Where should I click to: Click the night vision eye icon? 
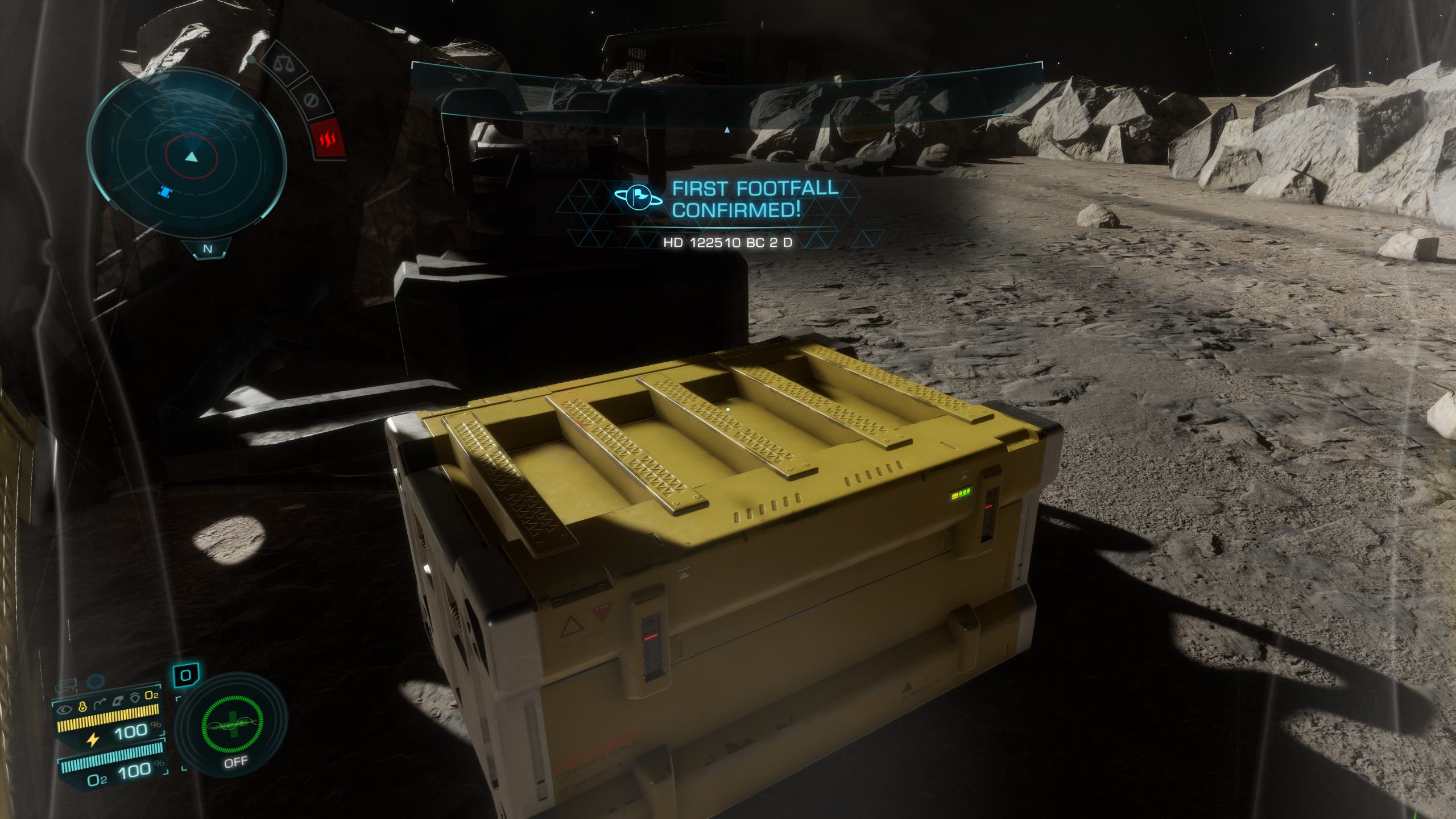[x=64, y=710]
